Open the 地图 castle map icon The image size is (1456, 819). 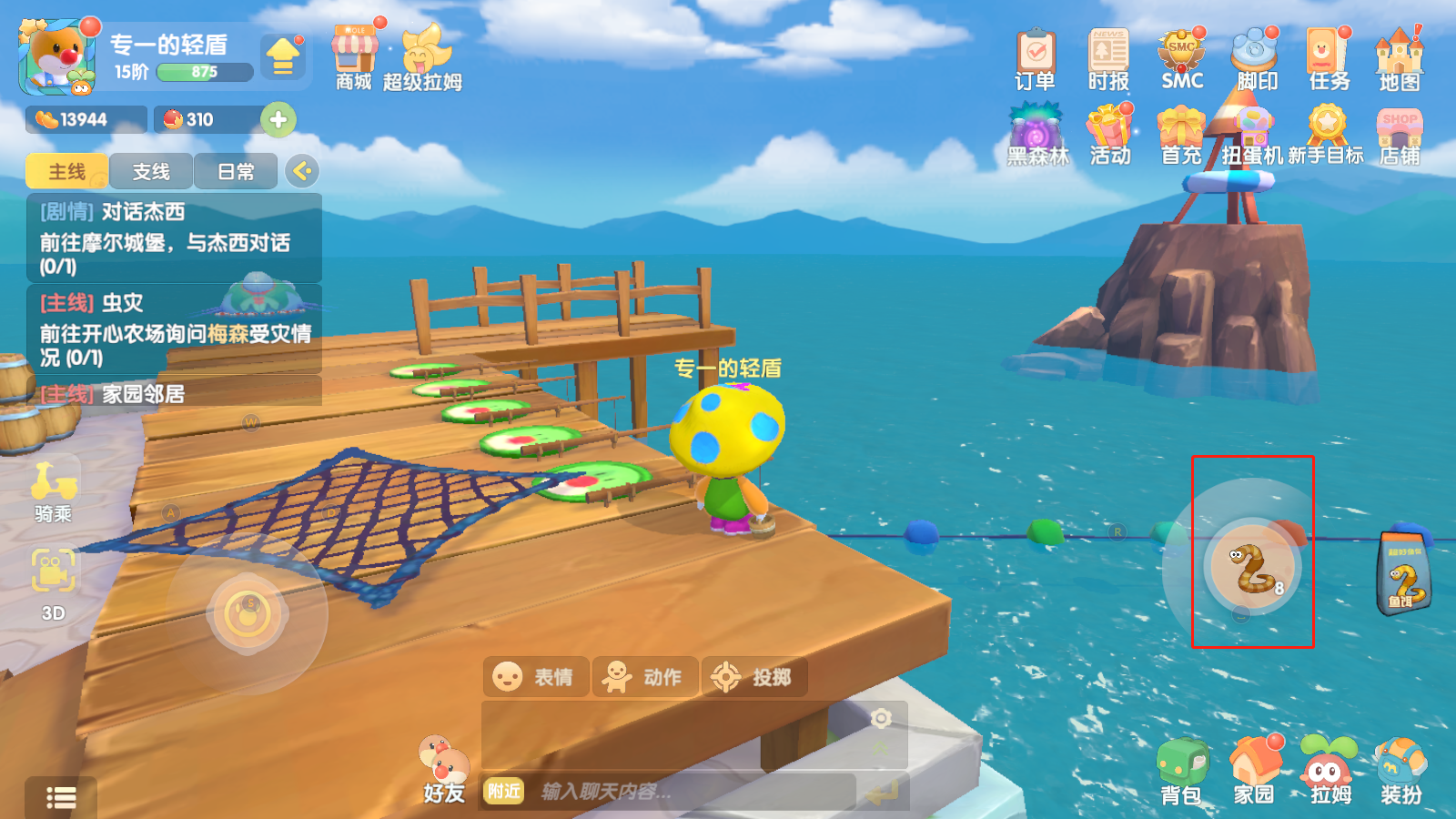[1400, 59]
